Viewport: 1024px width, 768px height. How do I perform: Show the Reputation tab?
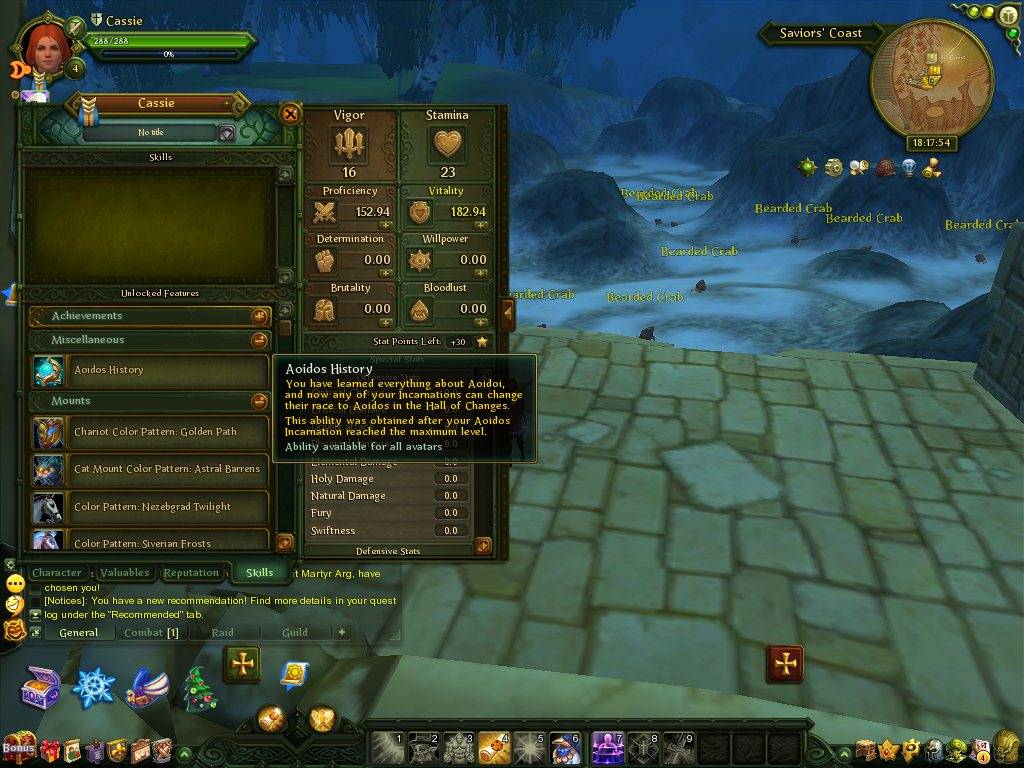coord(191,573)
